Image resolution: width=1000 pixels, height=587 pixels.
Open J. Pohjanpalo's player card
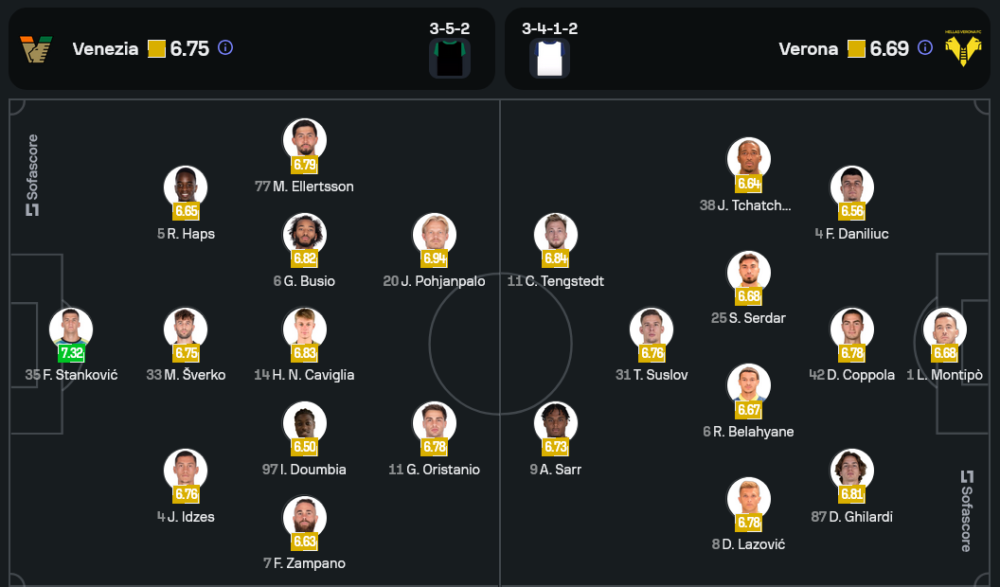(x=435, y=236)
